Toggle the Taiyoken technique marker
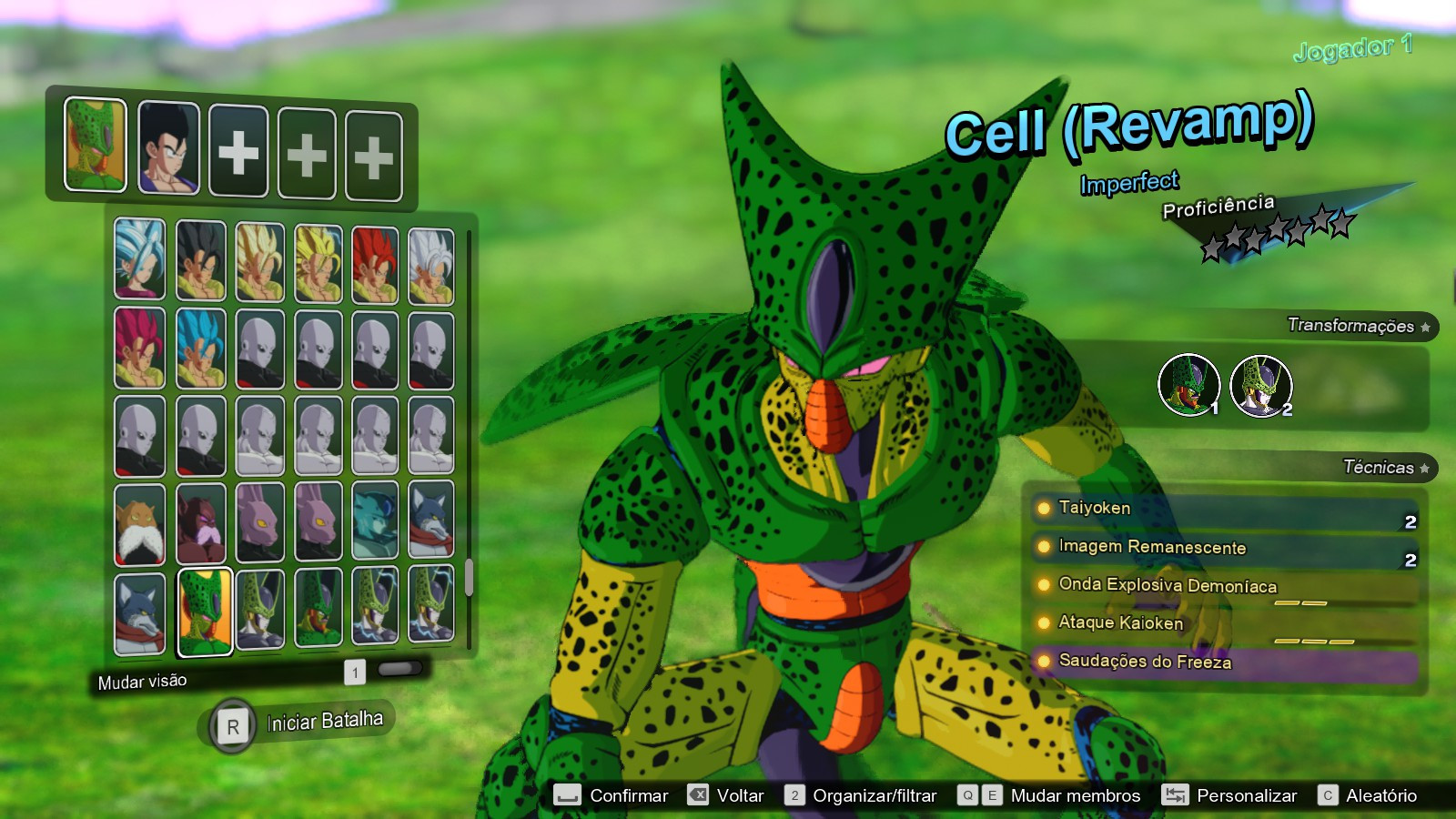 [1043, 510]
